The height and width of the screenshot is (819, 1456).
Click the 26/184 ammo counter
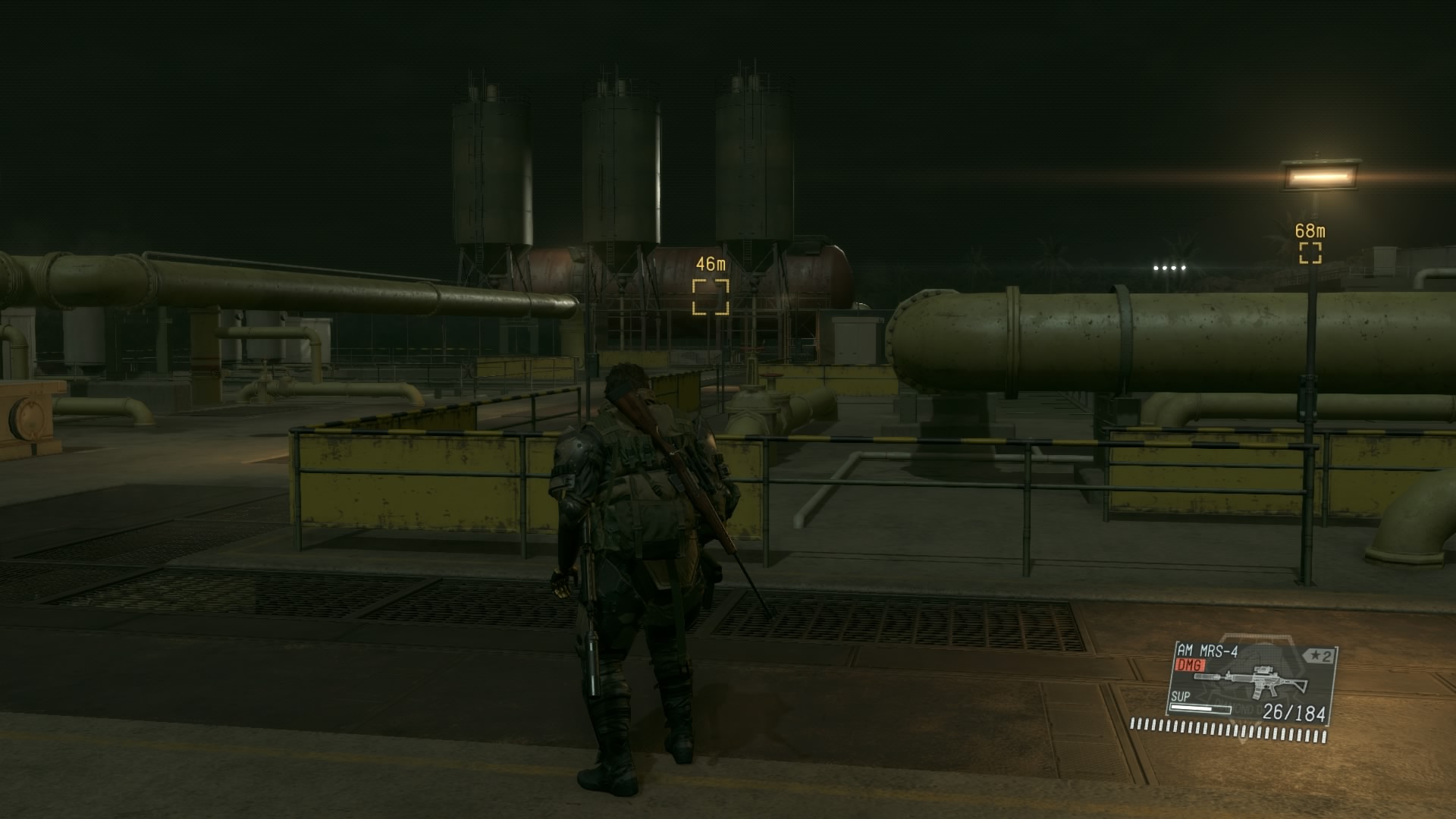1294,712
